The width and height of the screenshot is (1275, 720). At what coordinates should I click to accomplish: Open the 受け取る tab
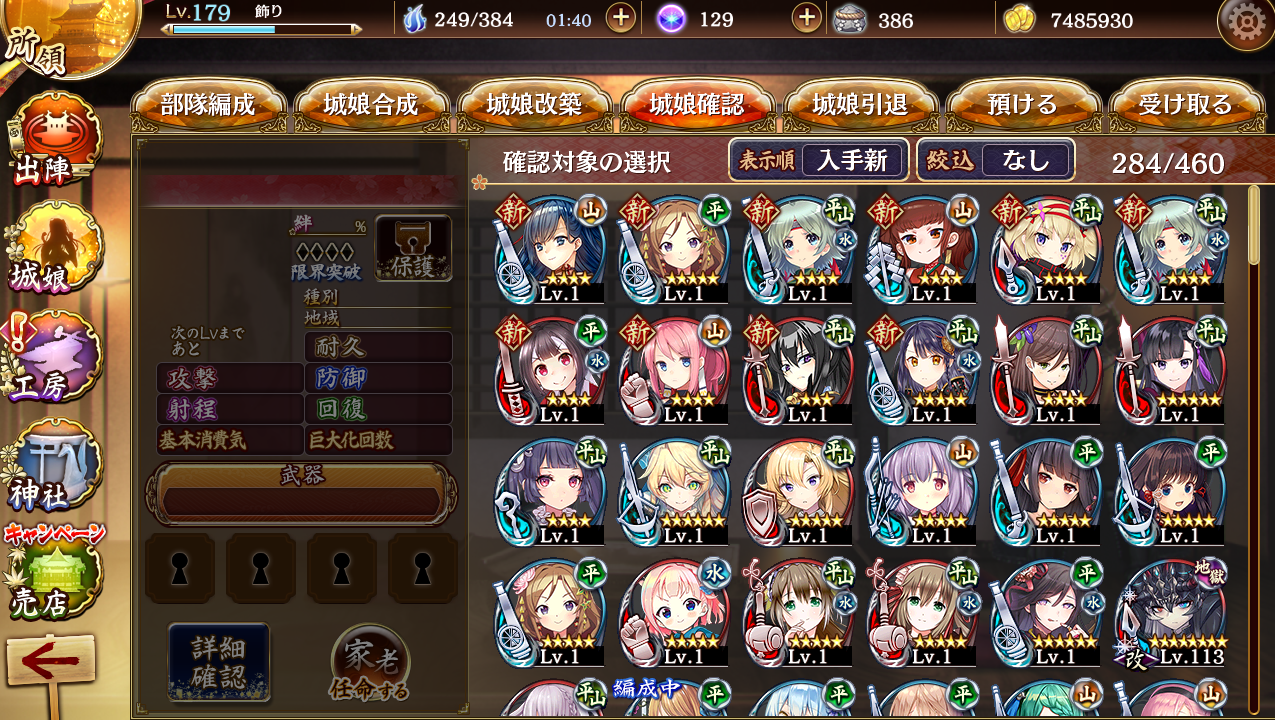1185,105
